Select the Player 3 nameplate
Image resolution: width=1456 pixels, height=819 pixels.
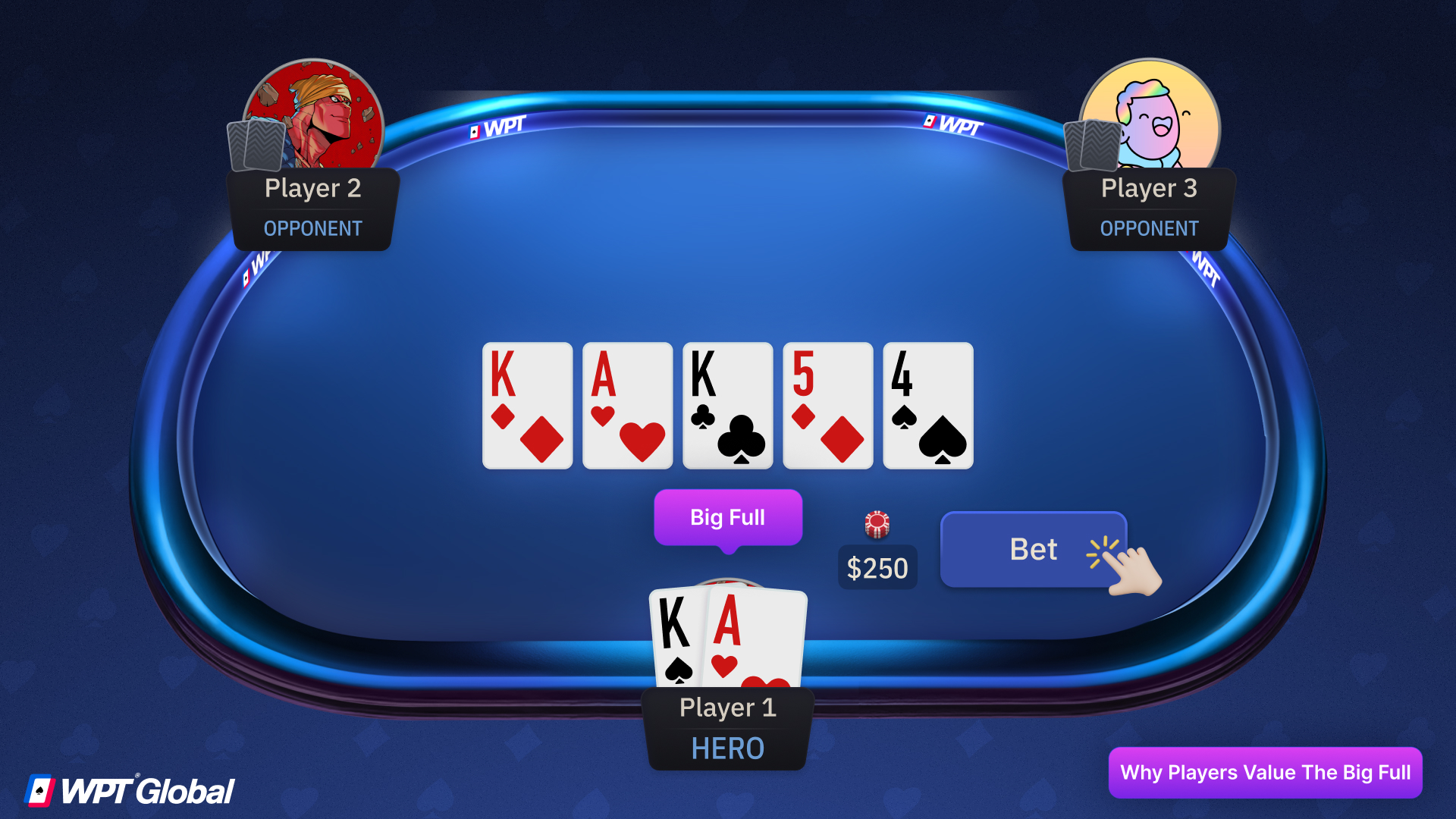pyautogui.click(x=1149, y=188)
